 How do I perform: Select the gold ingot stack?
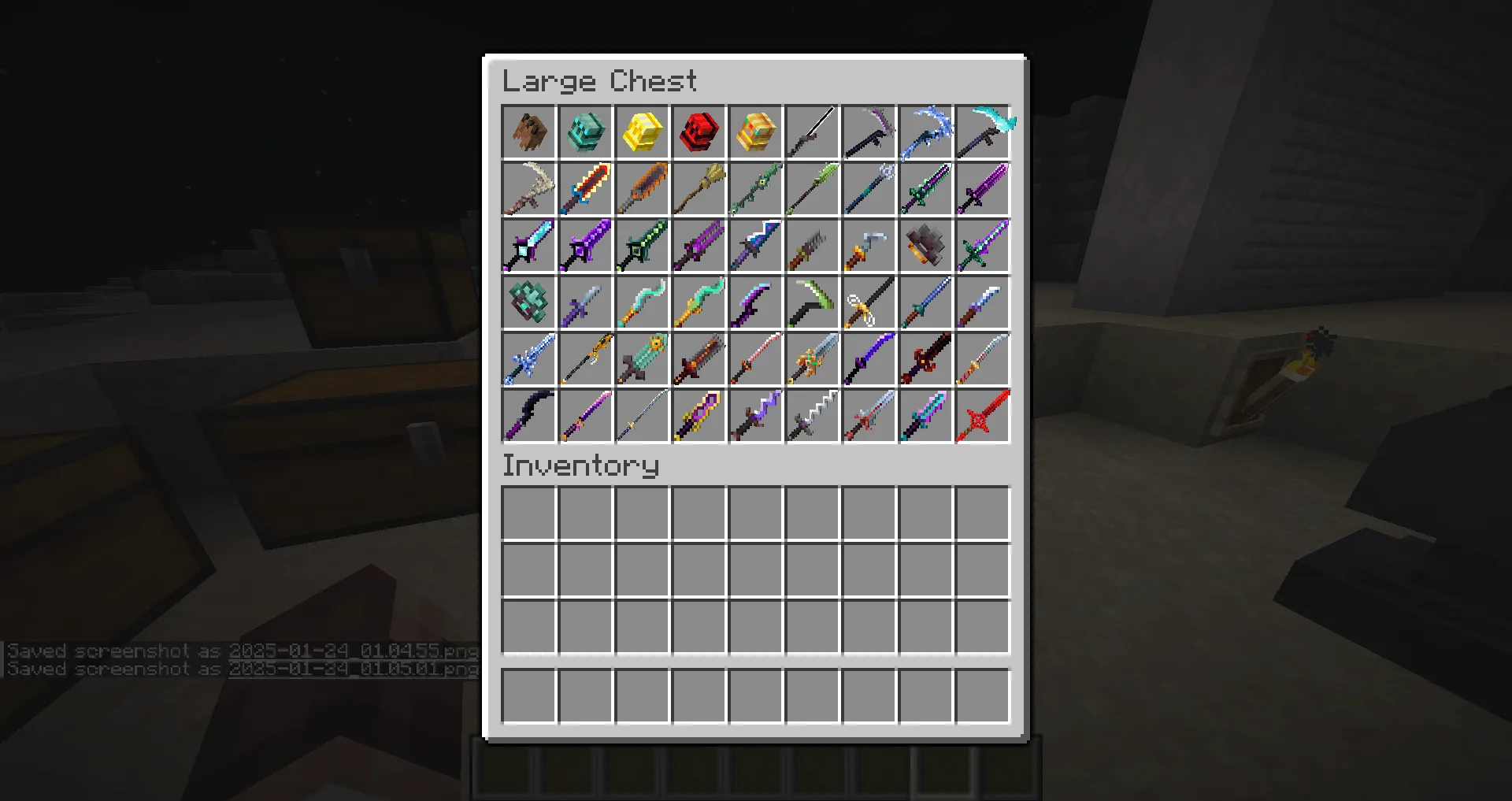(x=641, y=132)
